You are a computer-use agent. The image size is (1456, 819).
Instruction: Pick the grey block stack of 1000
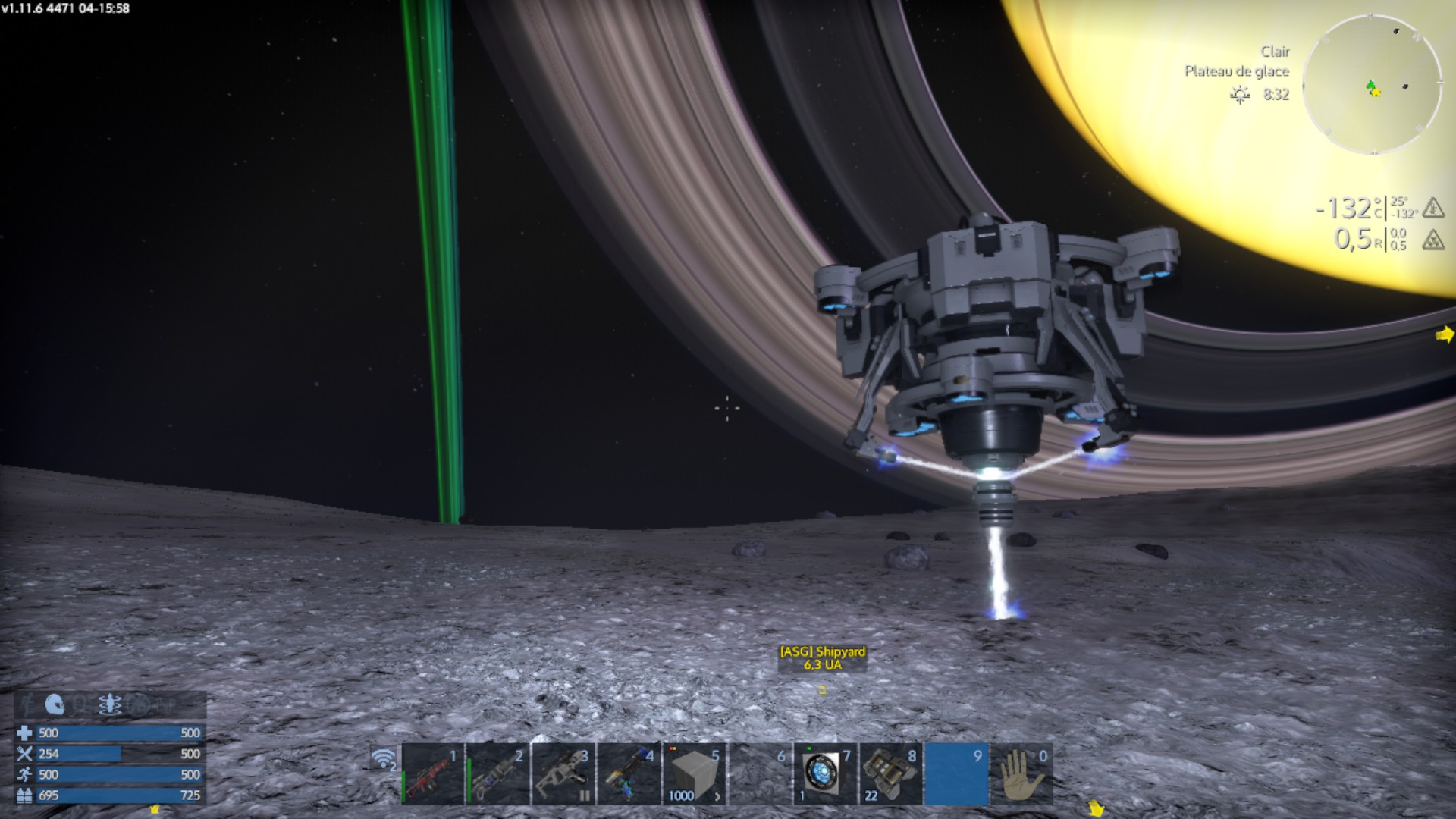[694, 774]
